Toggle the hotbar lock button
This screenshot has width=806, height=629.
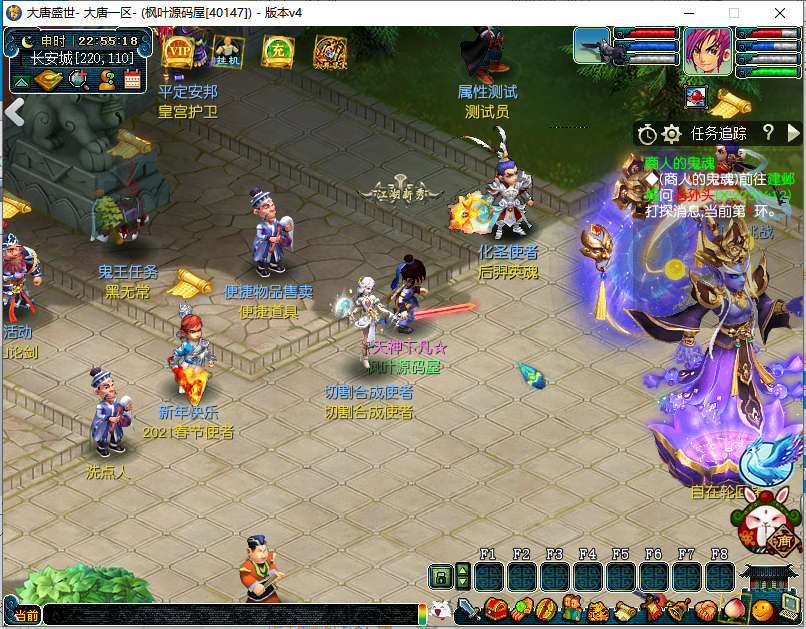tap(439, 576)
